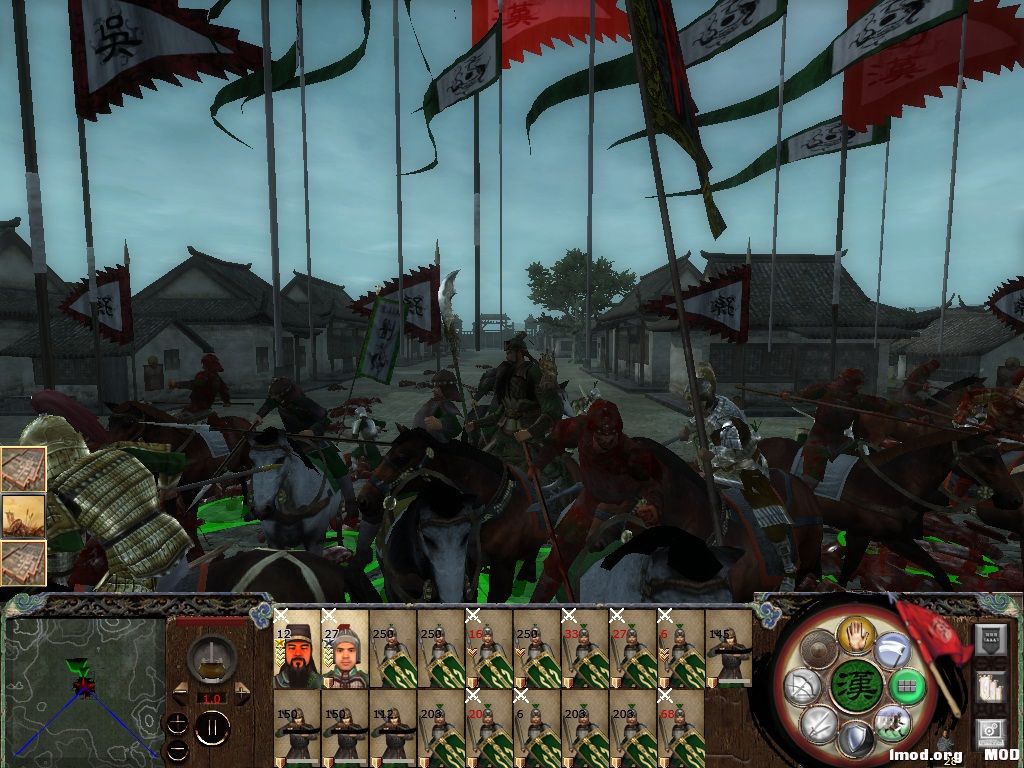Open group formations with the green grid button
Viewport: 1024px width, 768px height.
point(906,686)
